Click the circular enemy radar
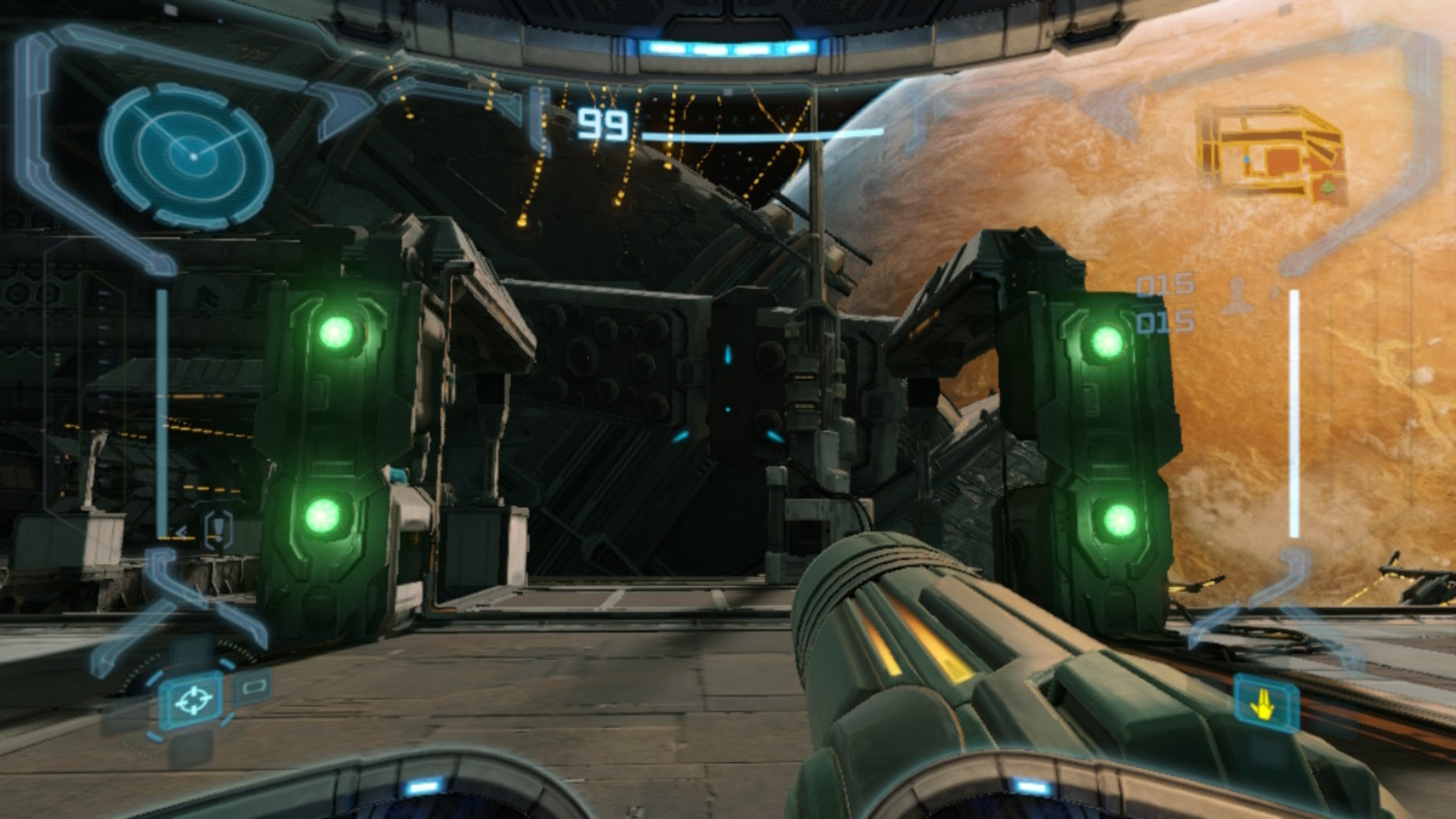1456x819 pixels. [187, 155]
